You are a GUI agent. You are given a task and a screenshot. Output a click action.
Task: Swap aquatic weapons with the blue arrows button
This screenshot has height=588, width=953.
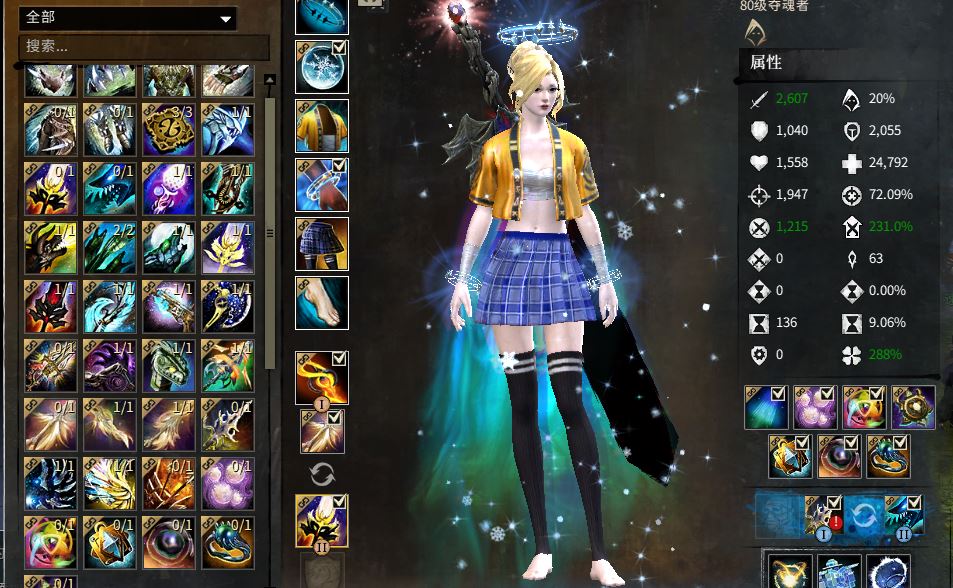coord(864,514)
